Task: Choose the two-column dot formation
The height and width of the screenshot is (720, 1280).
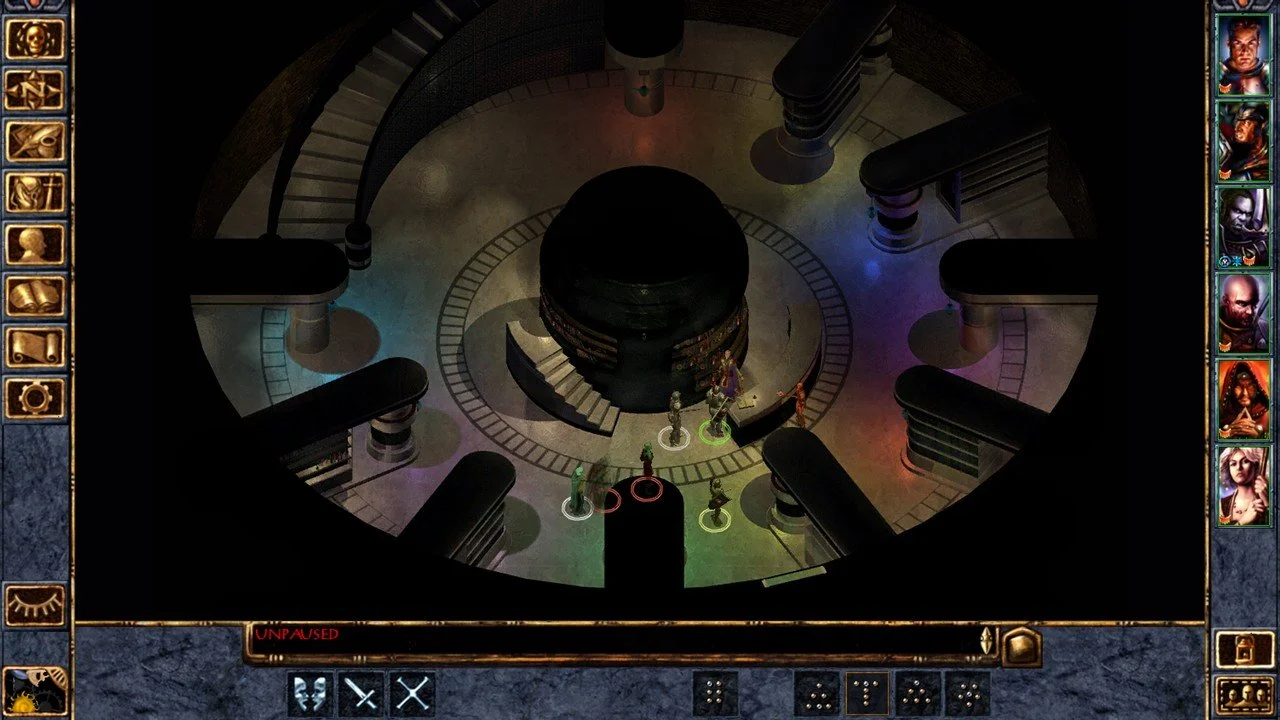Action: [x=715, y=693]
